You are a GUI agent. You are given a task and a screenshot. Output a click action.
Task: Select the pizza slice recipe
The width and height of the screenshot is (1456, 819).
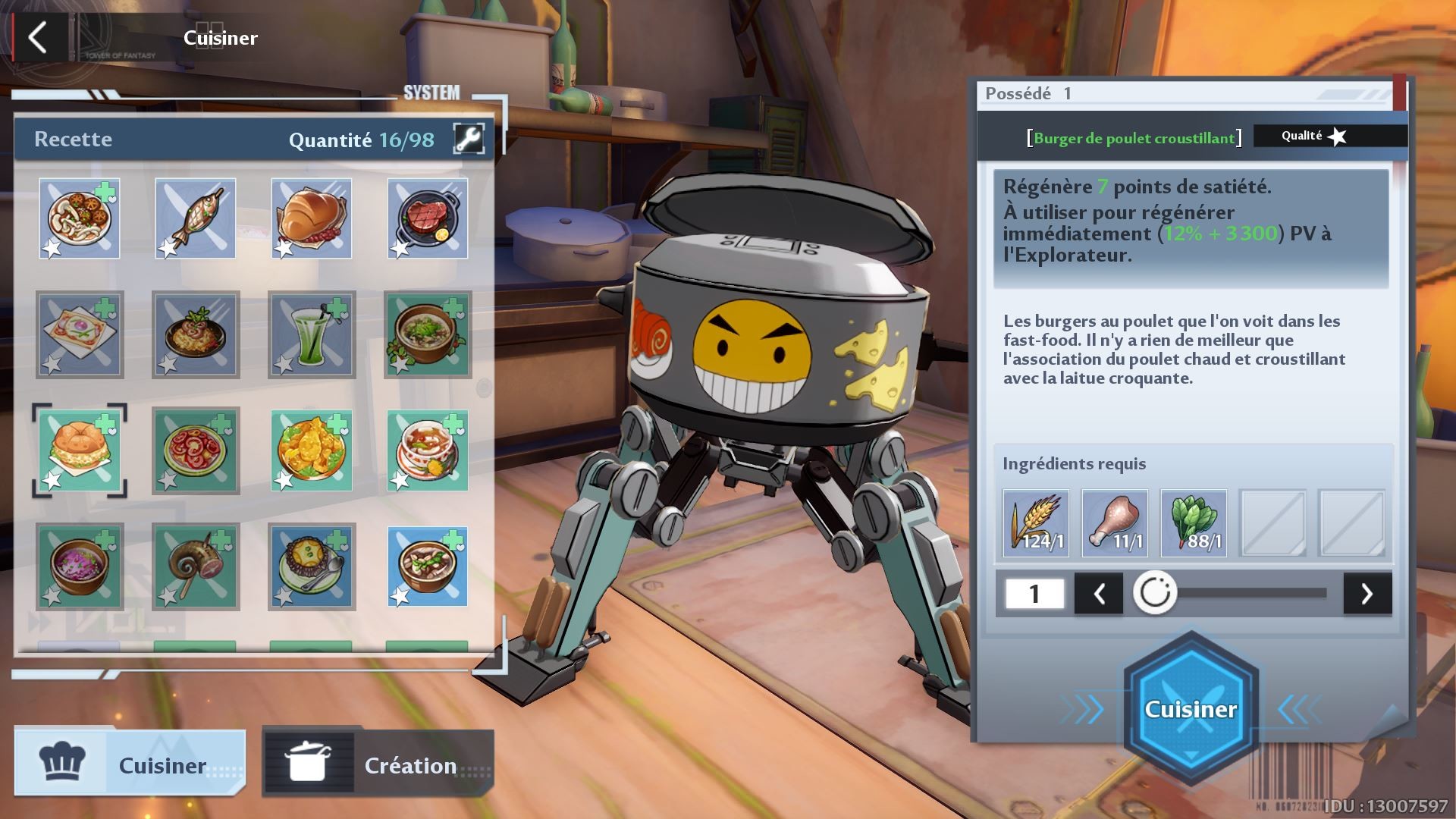tap(80, 334)
